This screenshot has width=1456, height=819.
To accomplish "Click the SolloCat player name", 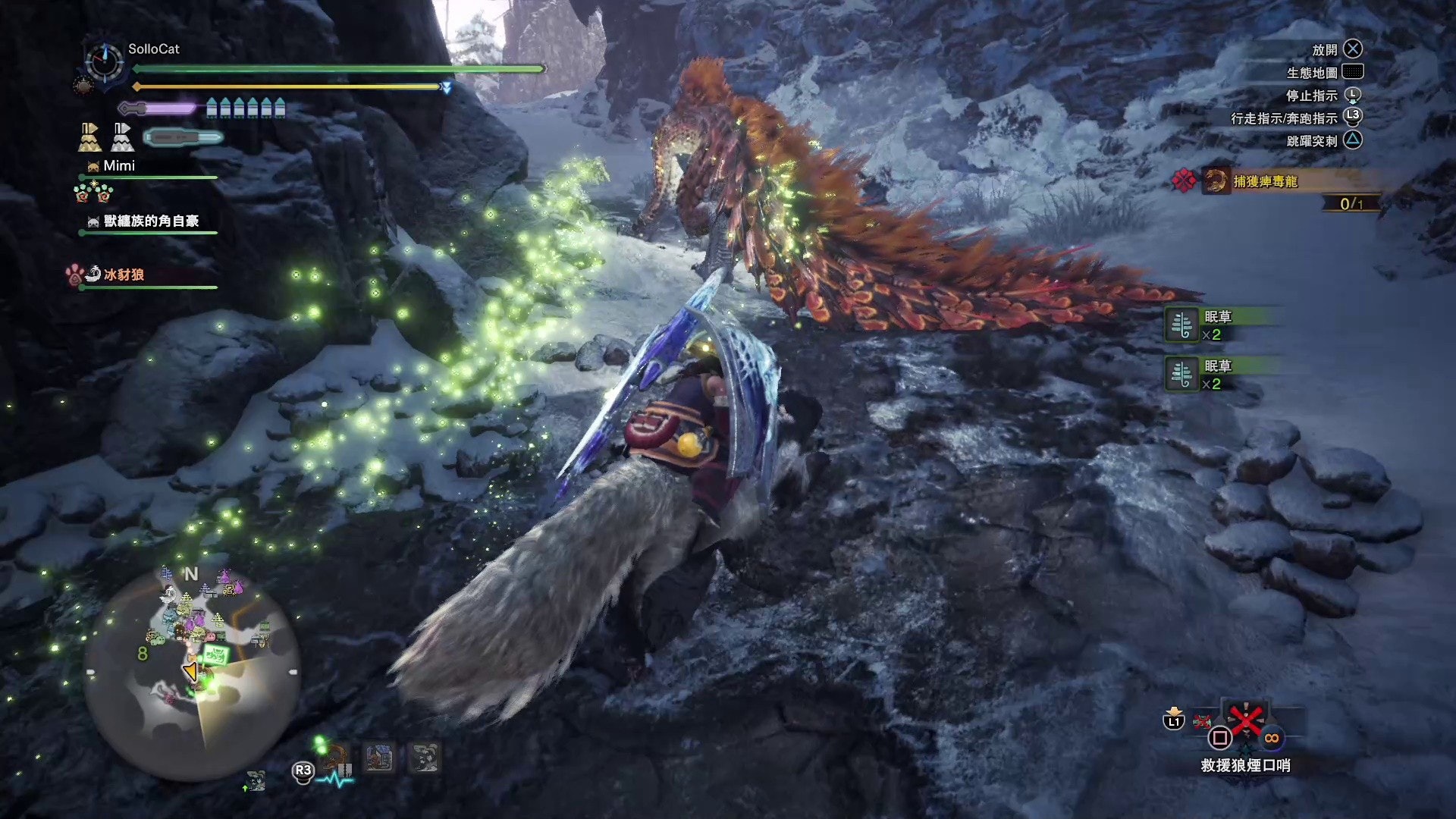I will (153, 49).
